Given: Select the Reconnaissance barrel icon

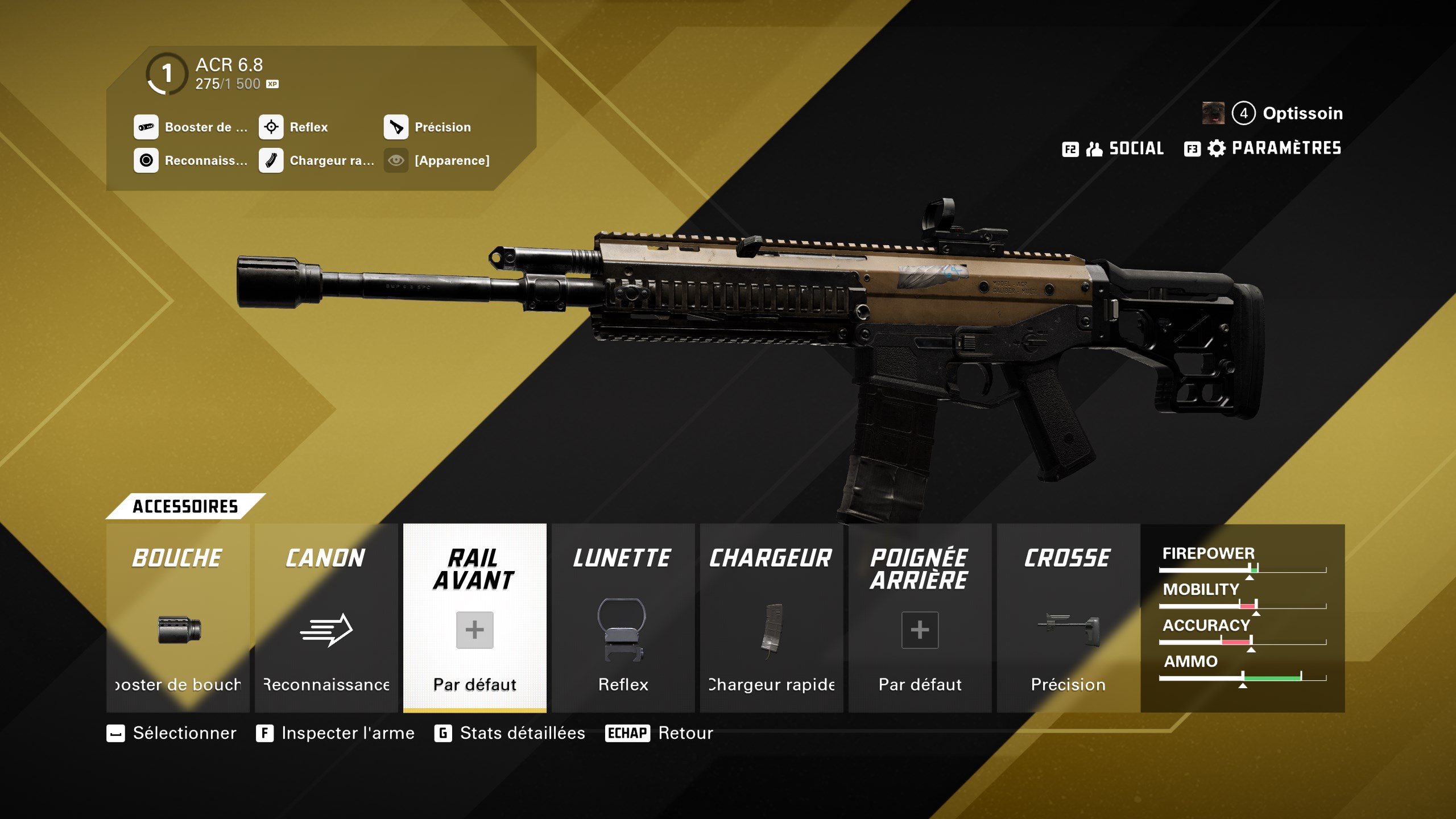Looking at the screenshot, I should (x=147, y=161).
